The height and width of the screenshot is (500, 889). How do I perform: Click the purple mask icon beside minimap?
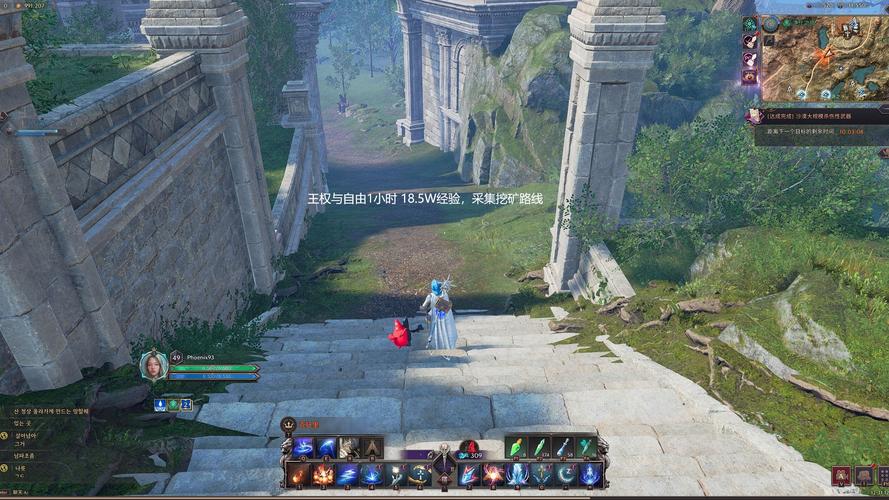(750, 75)
